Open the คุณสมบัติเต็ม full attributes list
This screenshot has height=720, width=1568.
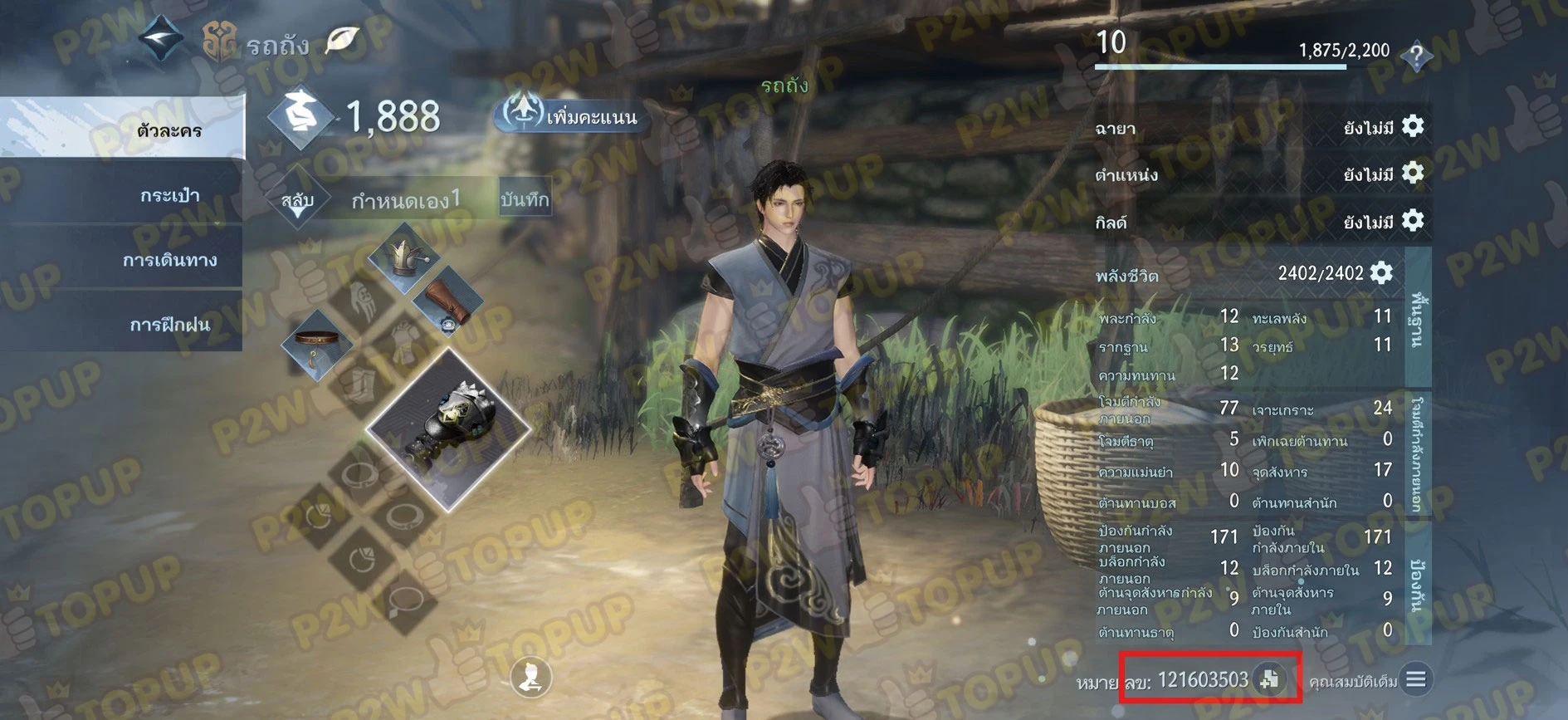[1415, 680]
